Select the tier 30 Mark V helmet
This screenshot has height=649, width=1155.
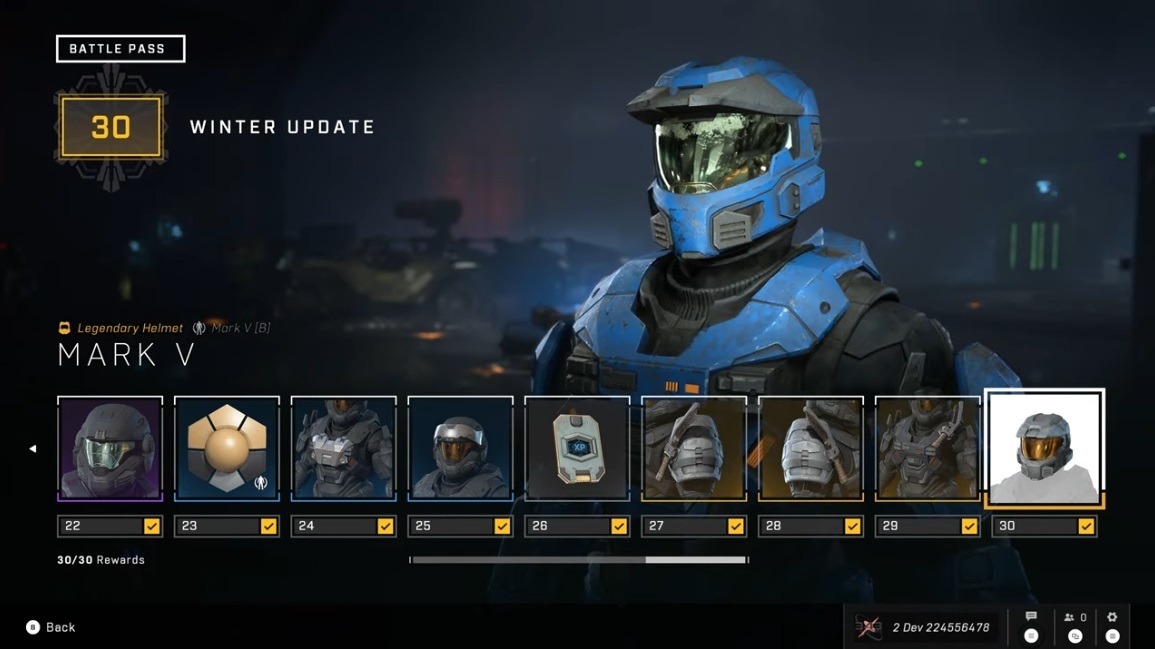tap(1044, 447)
